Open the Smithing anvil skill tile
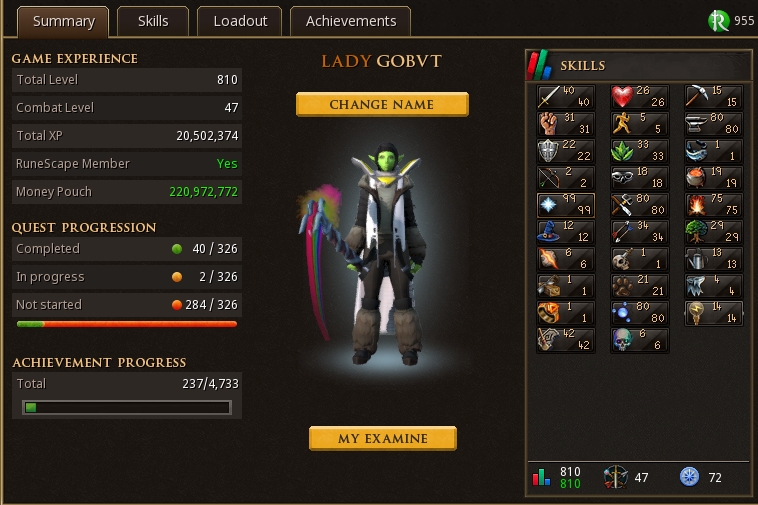The height and width of the screenshot is (505, 758). pyautogui.click(x=713, y=124)
